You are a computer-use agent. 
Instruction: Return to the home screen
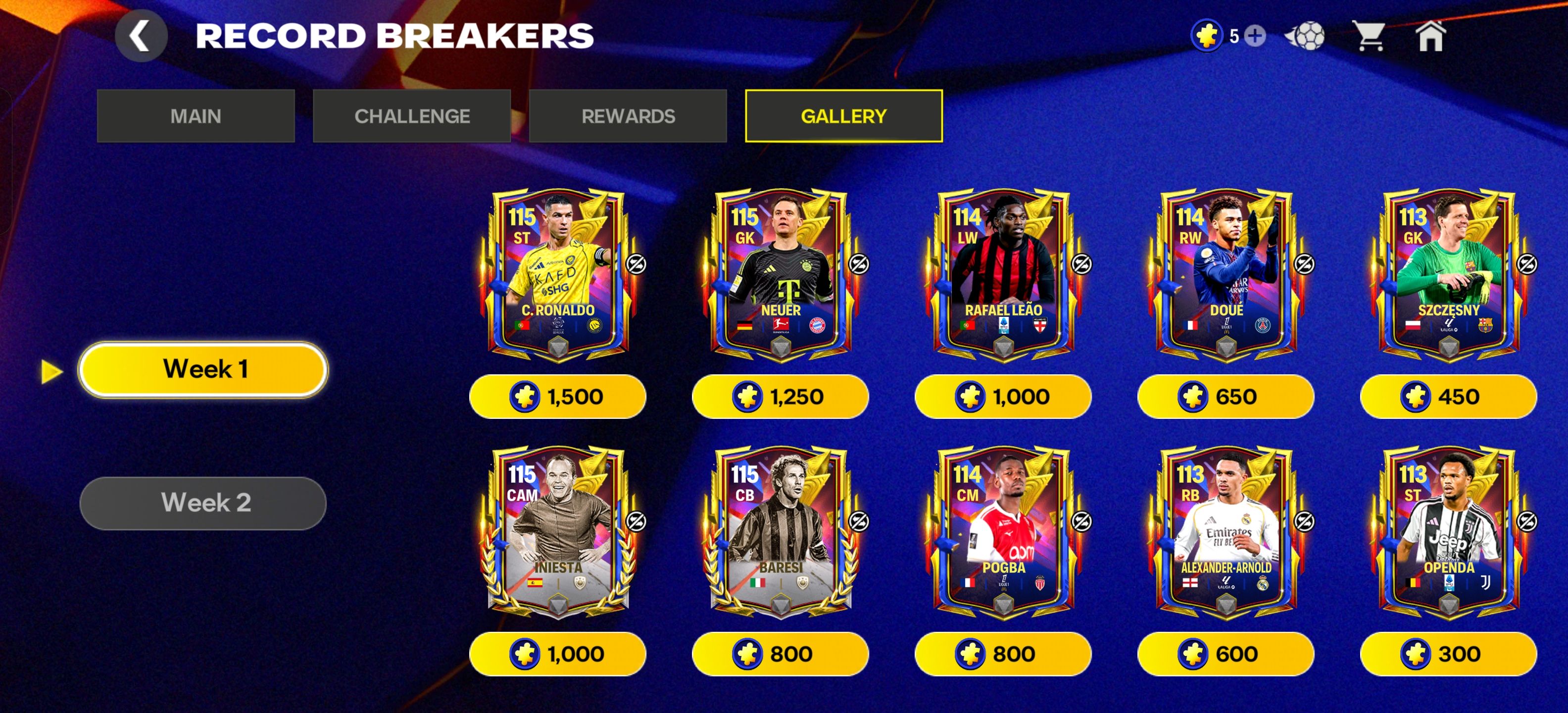click(1430, 36)
